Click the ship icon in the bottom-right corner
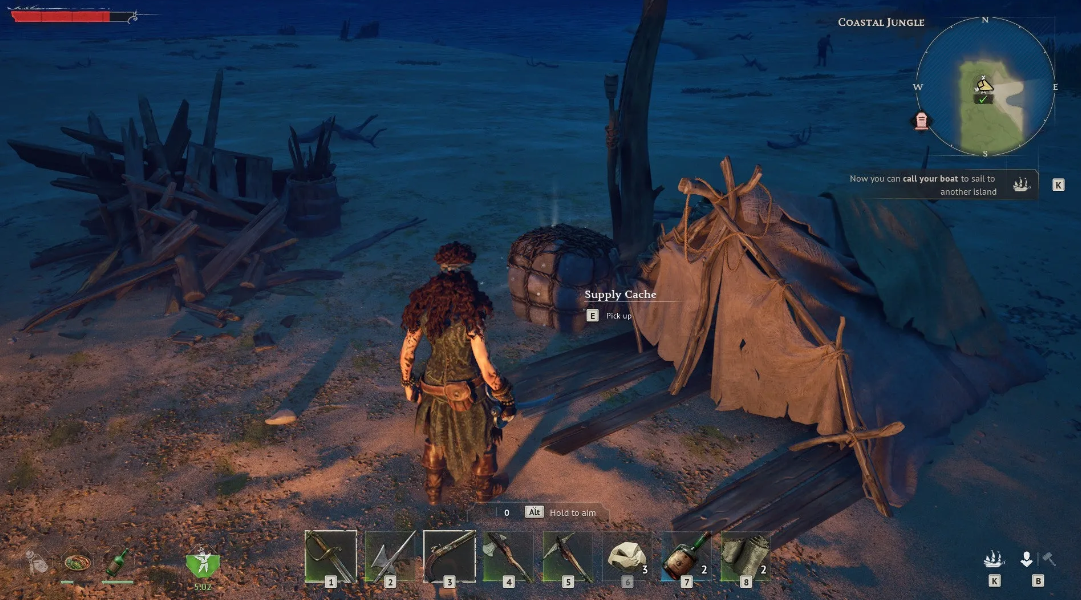The height and width of the screenshot is (600, 1081). [x=994, y=559]
